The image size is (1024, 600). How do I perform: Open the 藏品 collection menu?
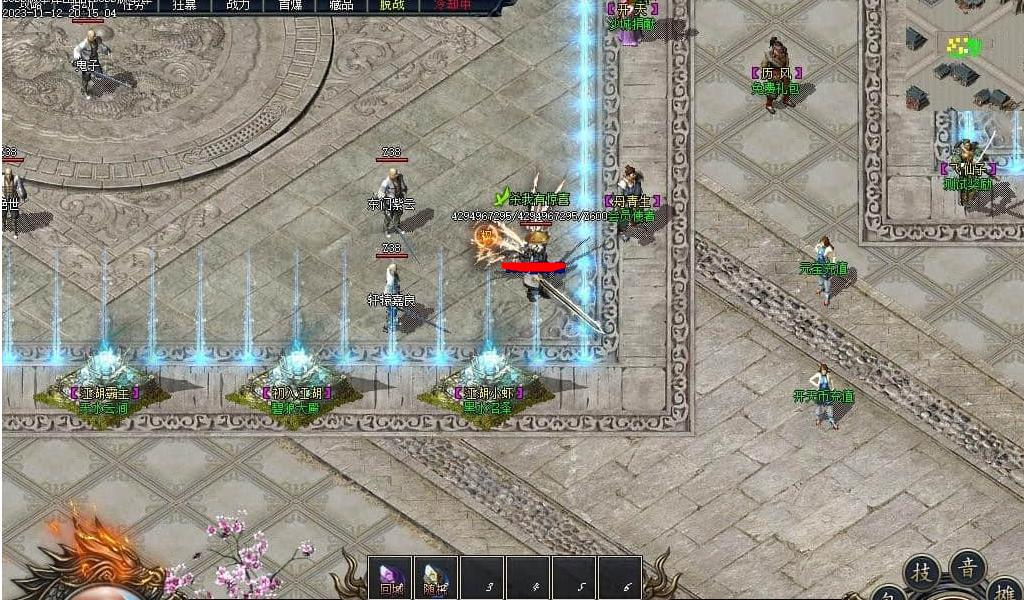(x=342, y=5)
